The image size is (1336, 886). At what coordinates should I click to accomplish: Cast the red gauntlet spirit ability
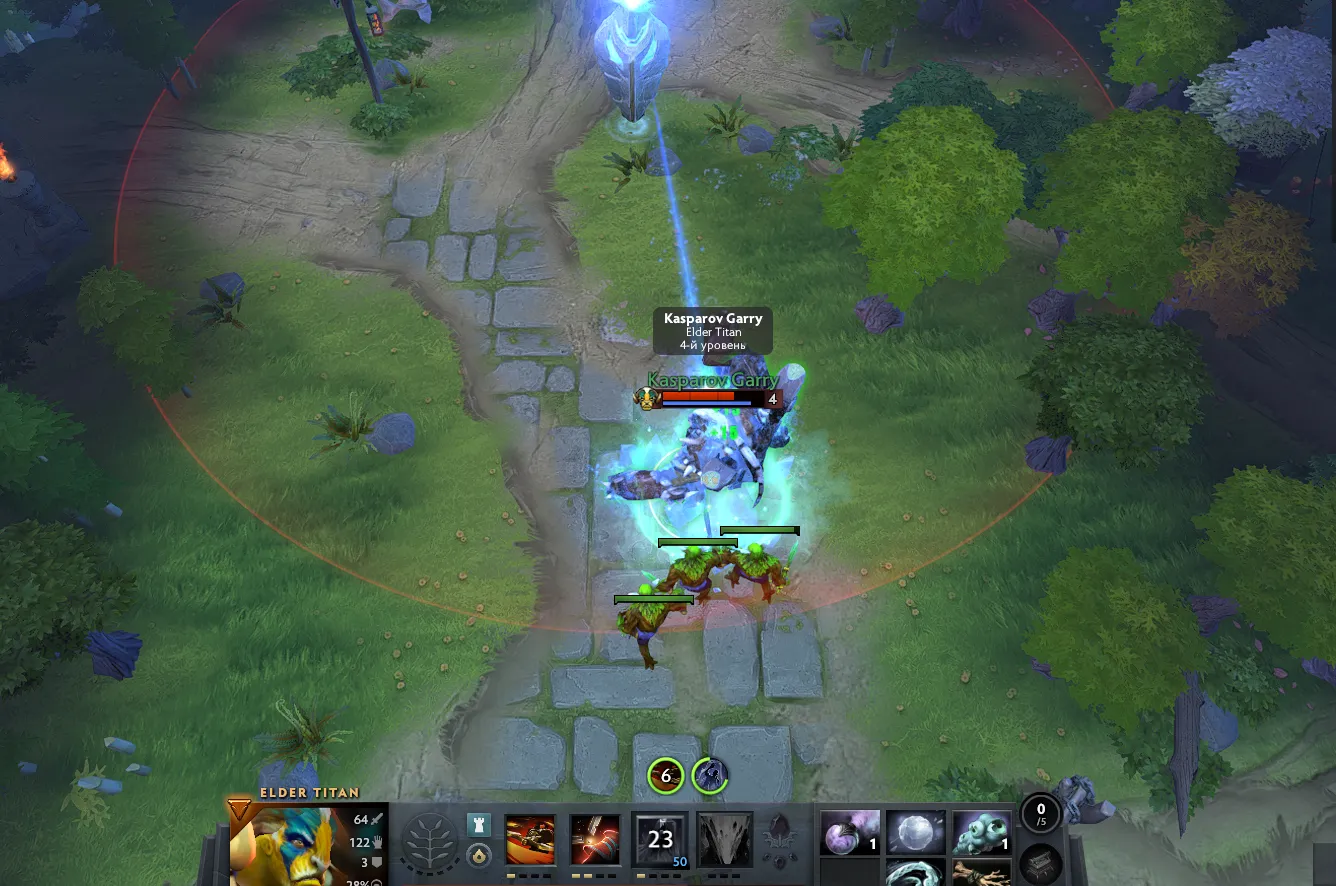(595, 840)
